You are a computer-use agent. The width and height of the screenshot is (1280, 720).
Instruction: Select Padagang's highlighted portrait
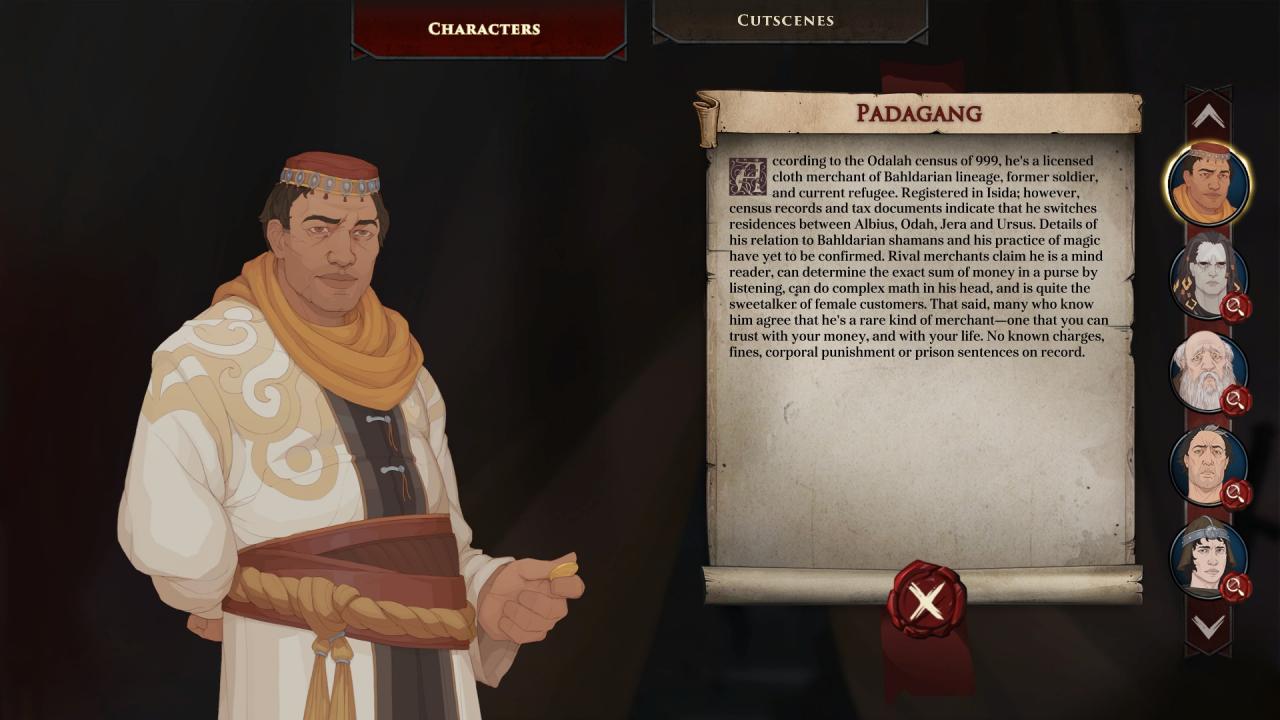tap(1208, 184)
